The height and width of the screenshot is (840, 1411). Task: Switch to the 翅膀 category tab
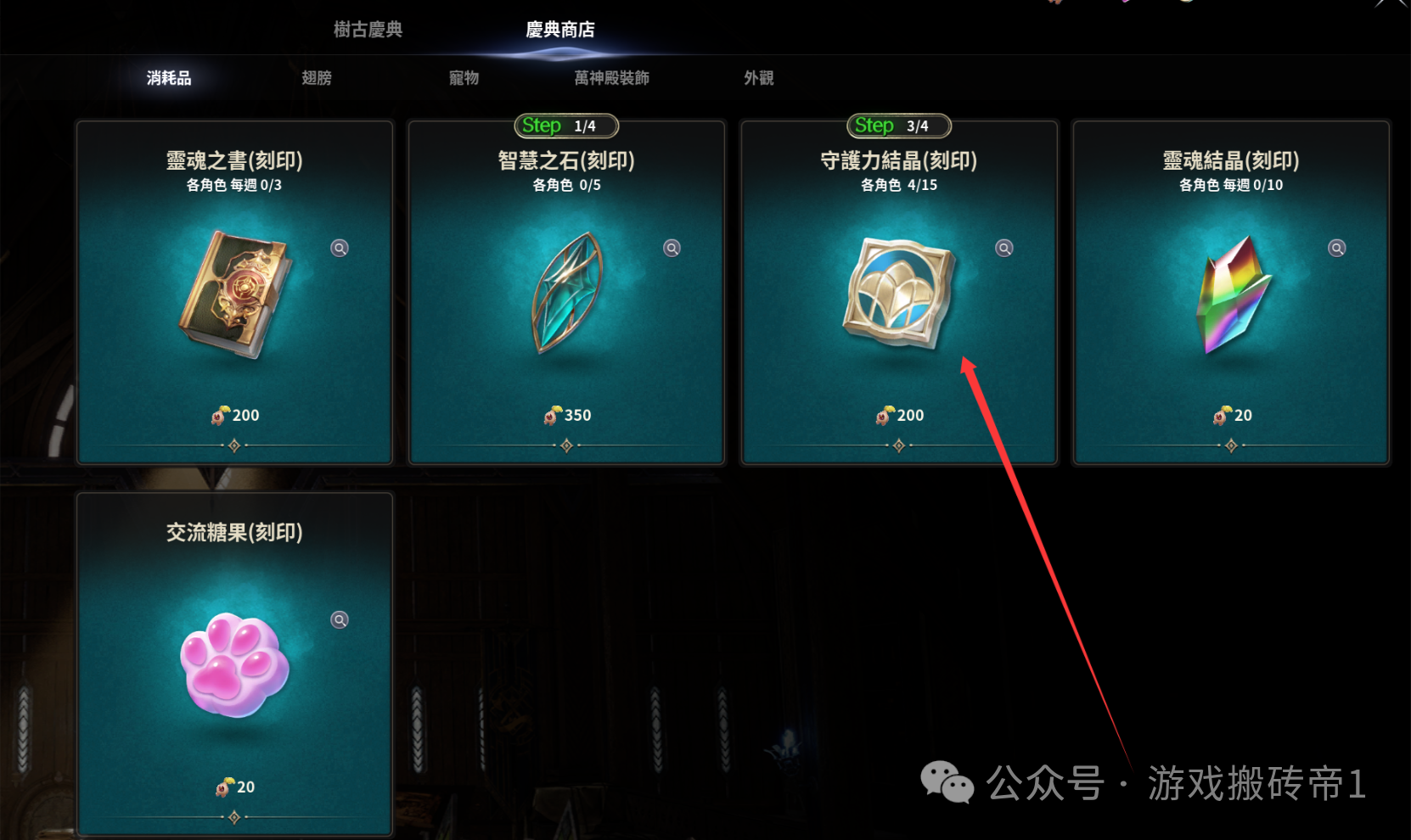tap(316, 77)
